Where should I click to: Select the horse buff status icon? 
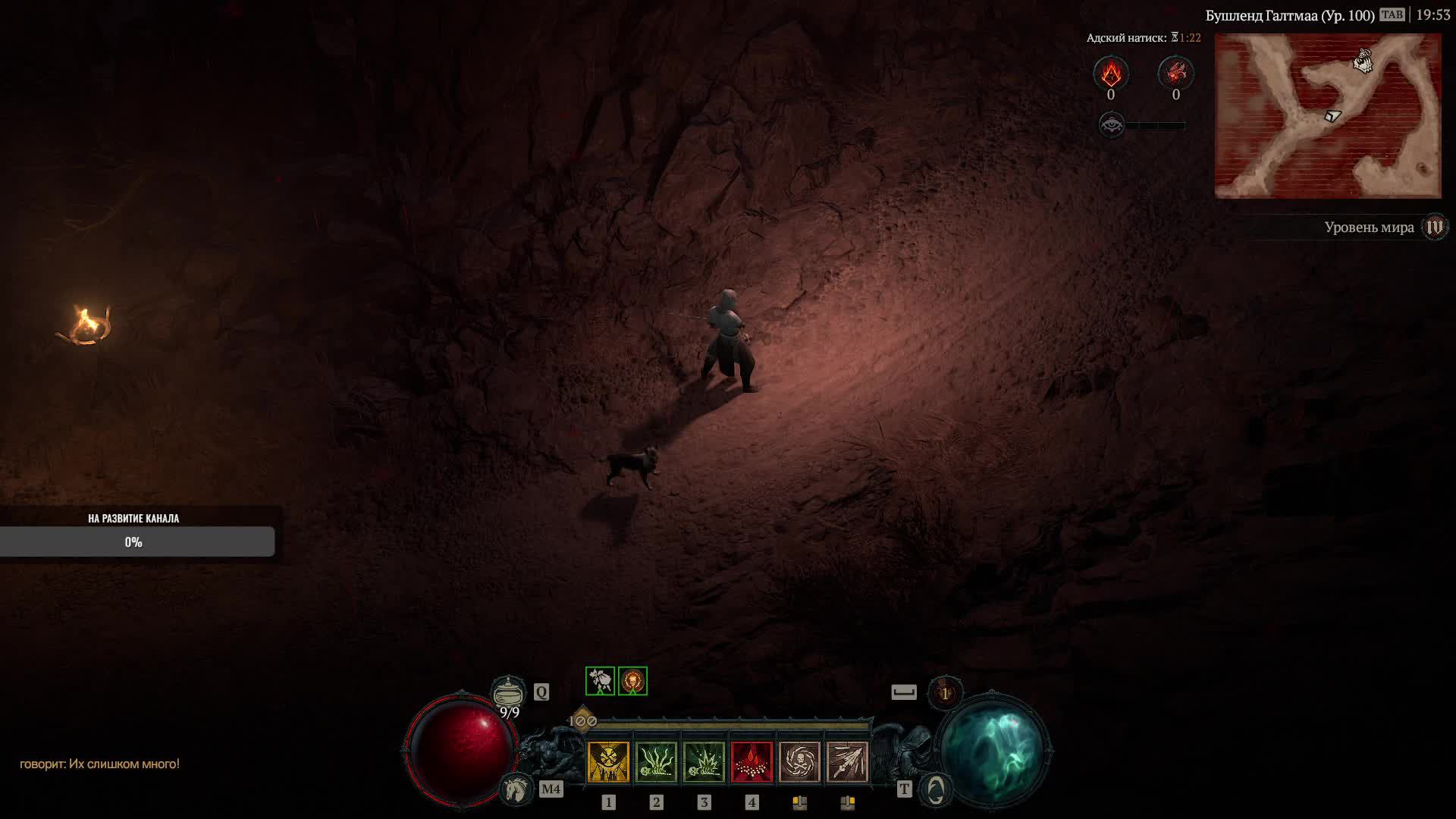tap(600, 681)
